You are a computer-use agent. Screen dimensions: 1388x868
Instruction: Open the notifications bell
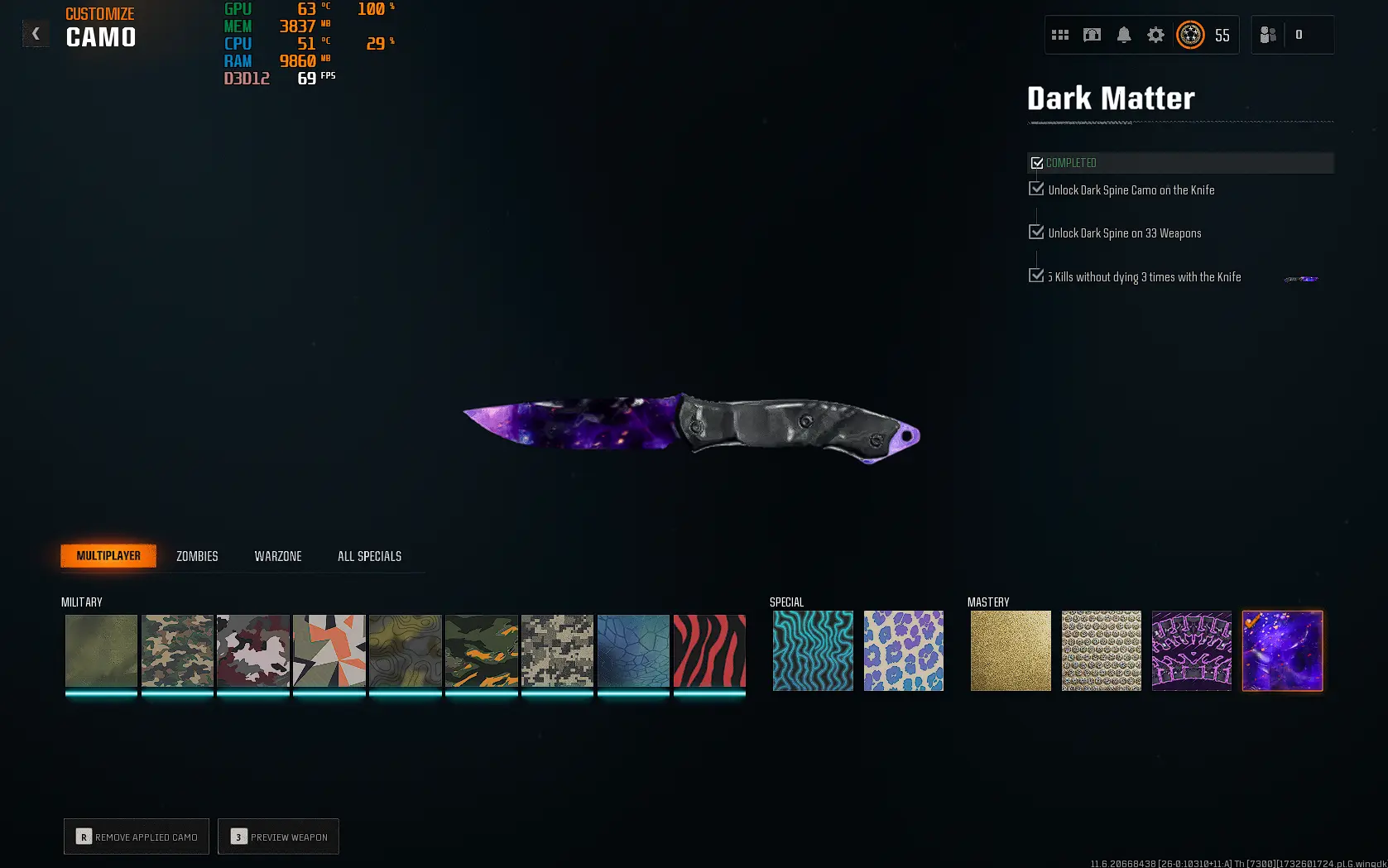[x=1124, y=35]
